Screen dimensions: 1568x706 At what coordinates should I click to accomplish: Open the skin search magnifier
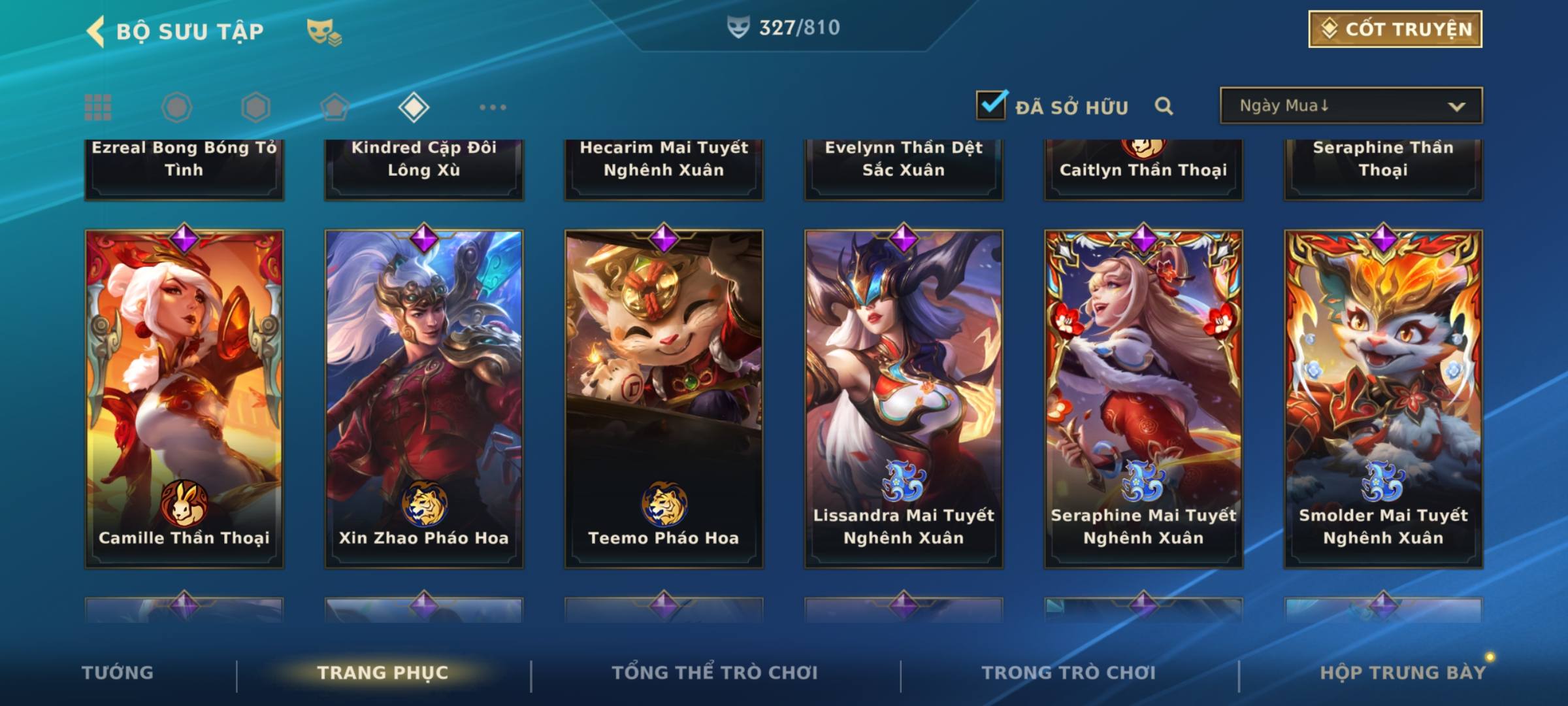coord(1164,106)
